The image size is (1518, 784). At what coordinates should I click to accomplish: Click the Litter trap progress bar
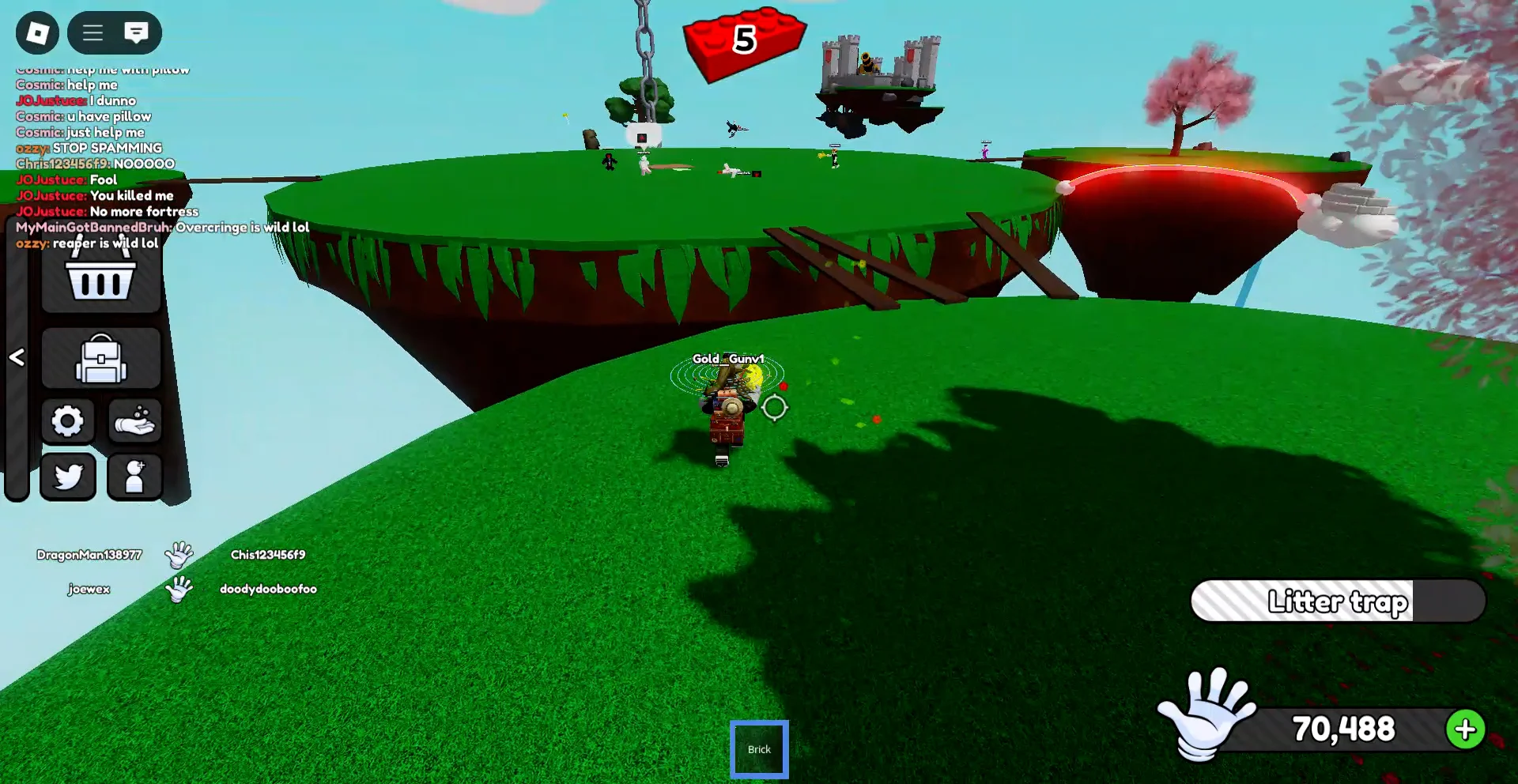coord(1338,601)
